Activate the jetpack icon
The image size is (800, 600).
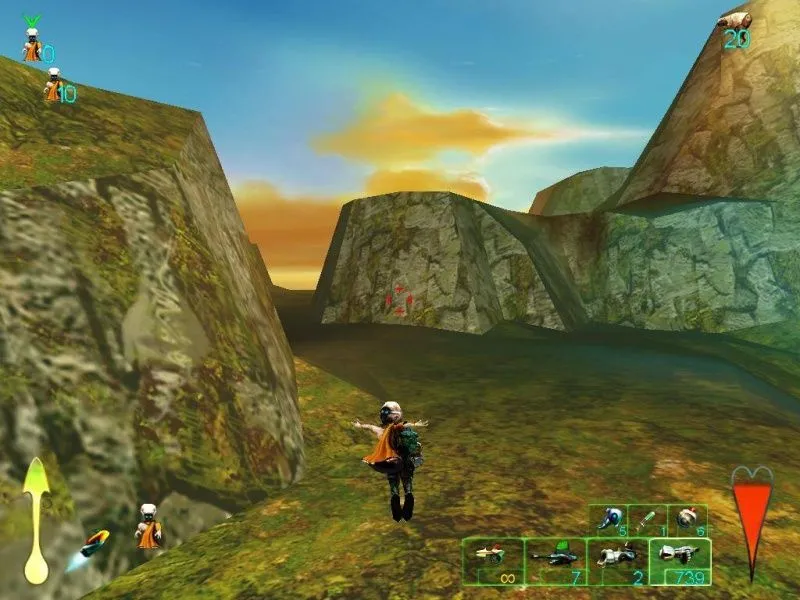[x=95, y=543]
